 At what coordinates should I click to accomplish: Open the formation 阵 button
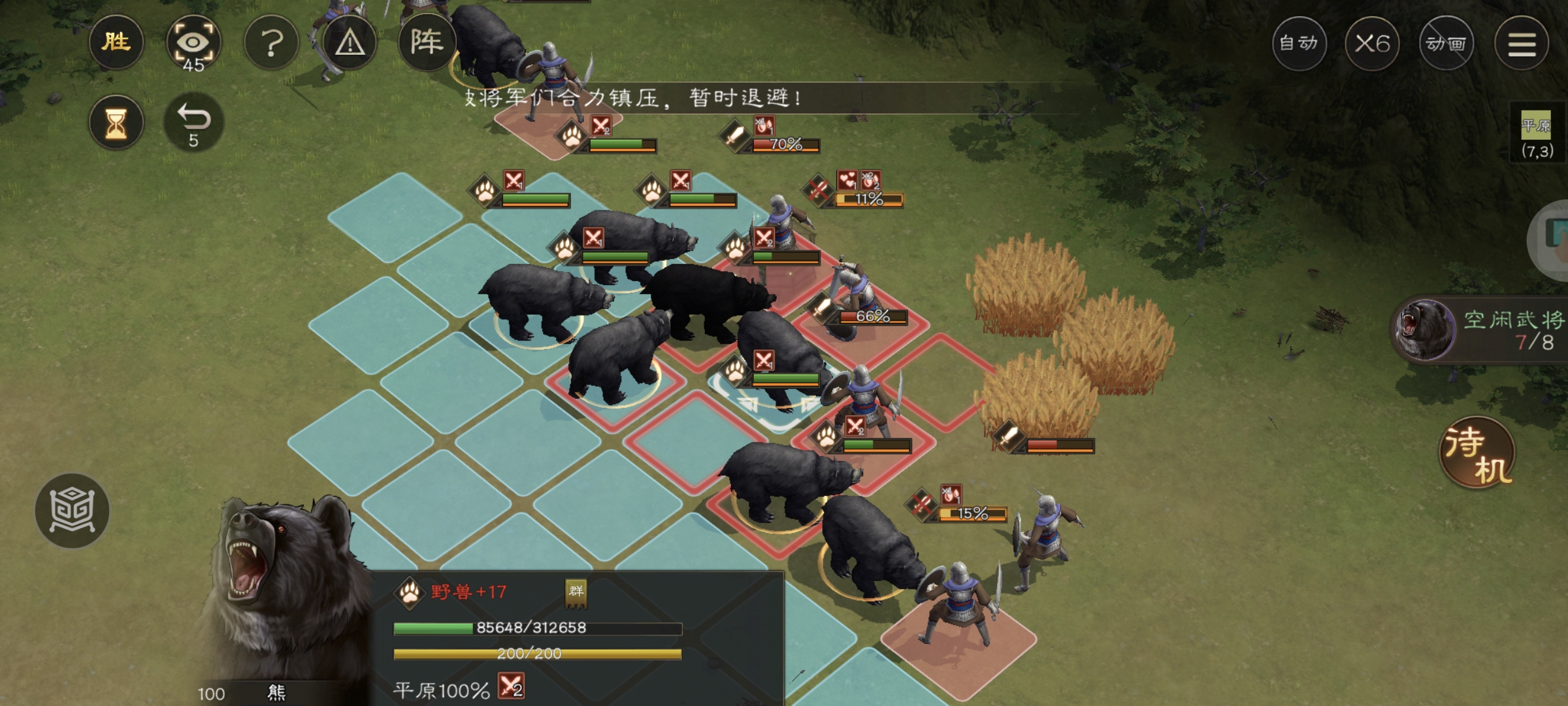point(426,43)
